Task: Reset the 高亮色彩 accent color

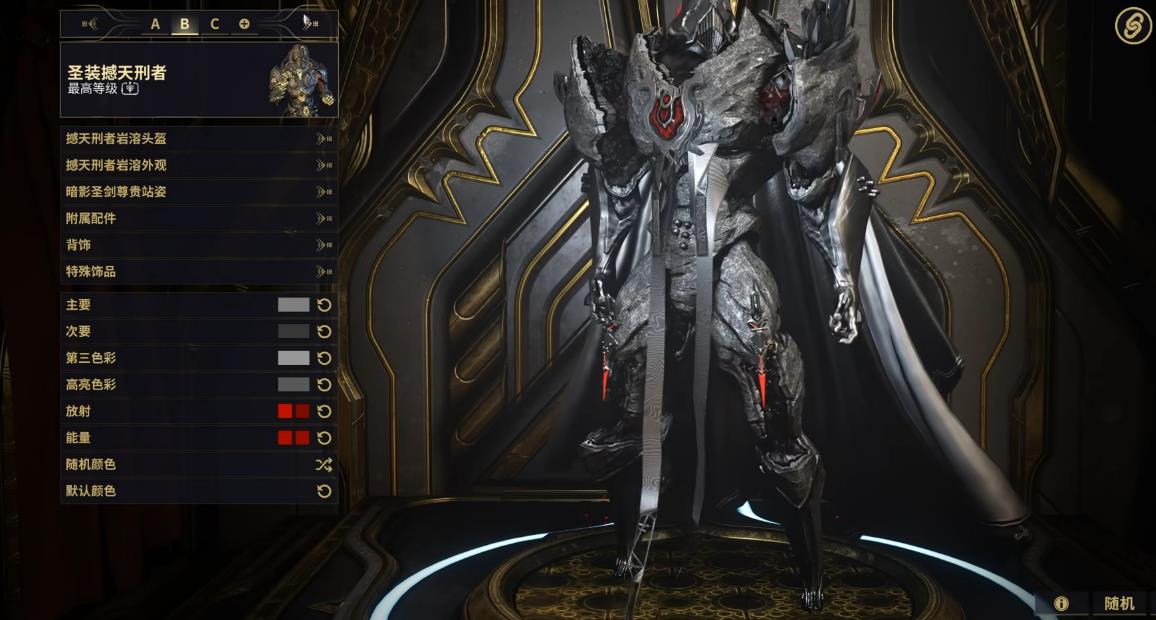Action: click(x=324, y=385)
